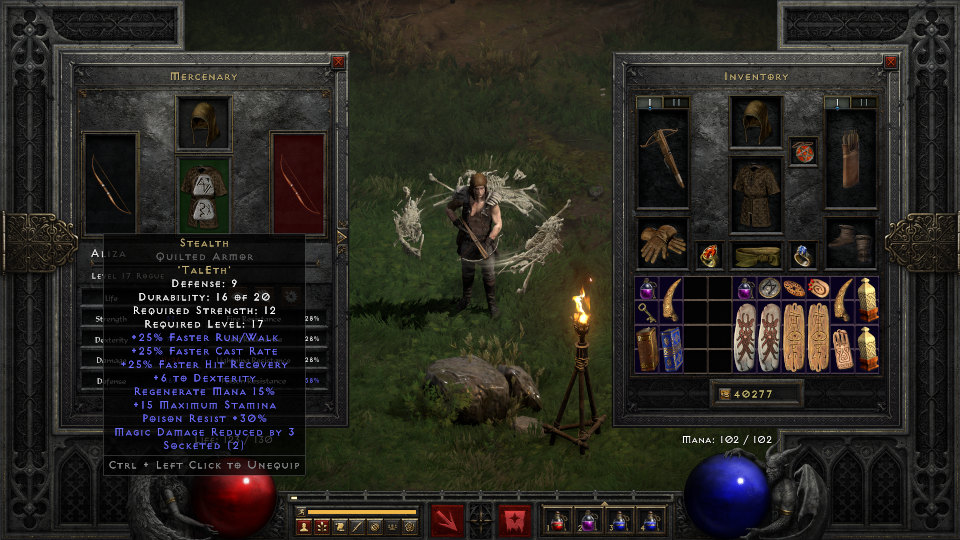Close the Inventory panel
This screenshot has height=540, width=960.
(890, 62)
